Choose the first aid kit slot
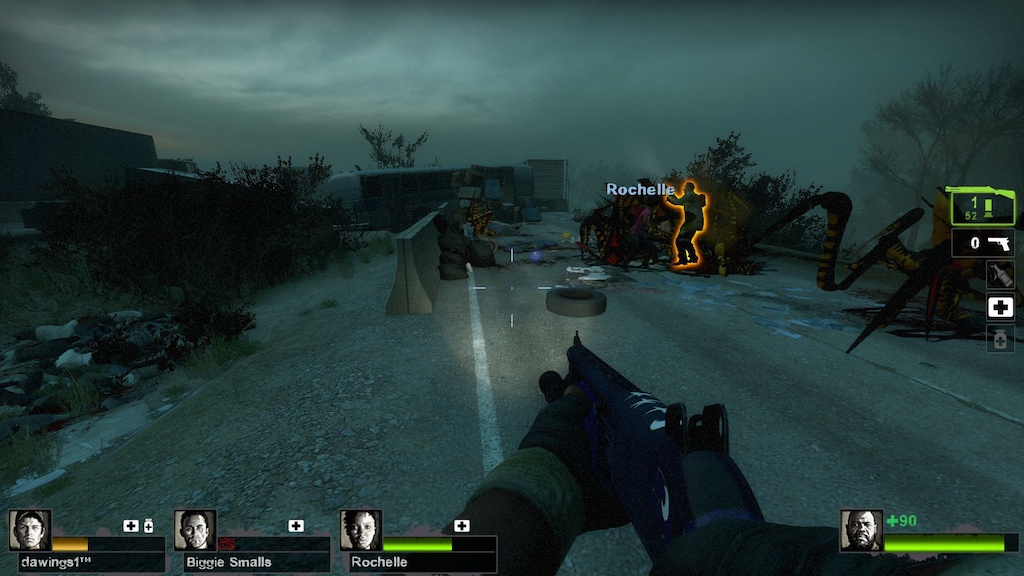1024x576 pixels. click(1000, 307)
